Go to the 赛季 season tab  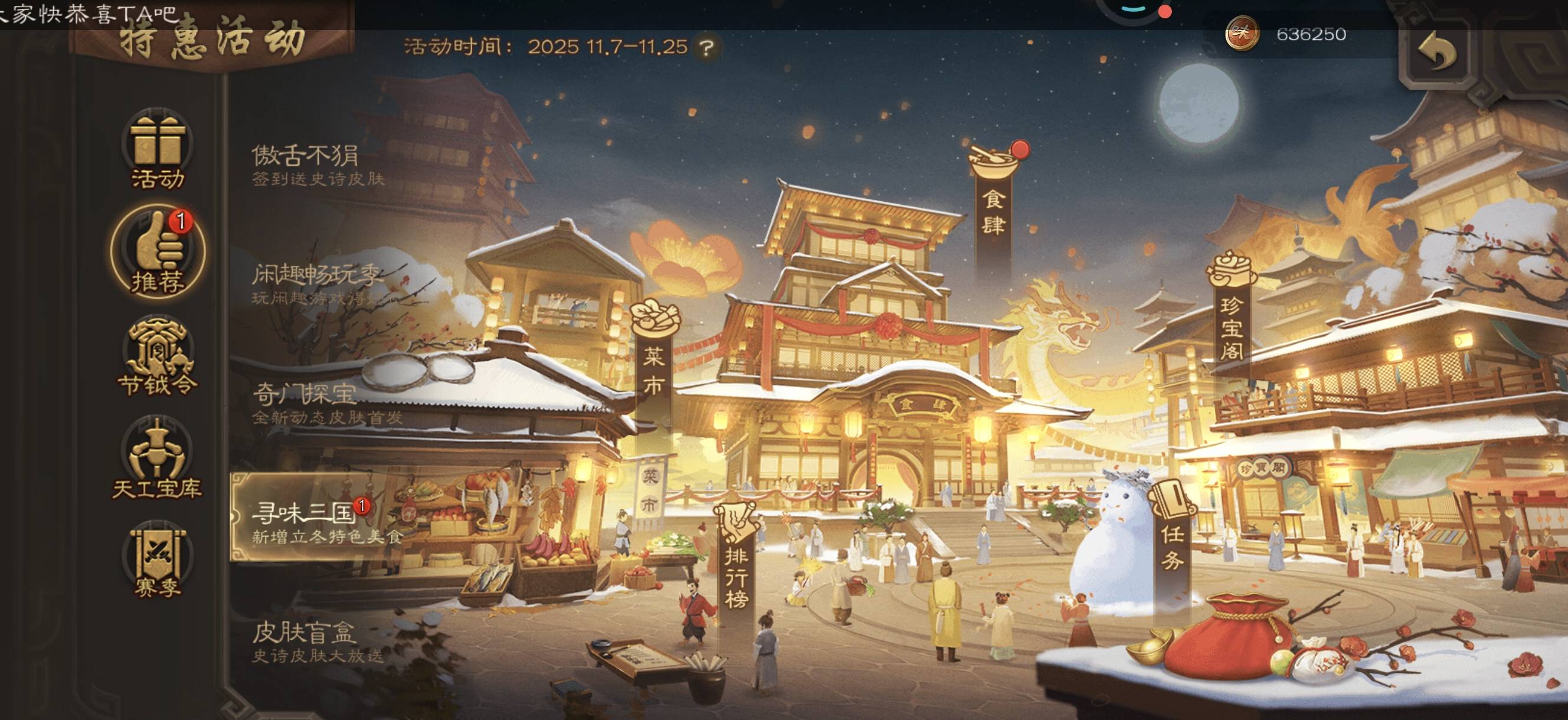point(158,561)
